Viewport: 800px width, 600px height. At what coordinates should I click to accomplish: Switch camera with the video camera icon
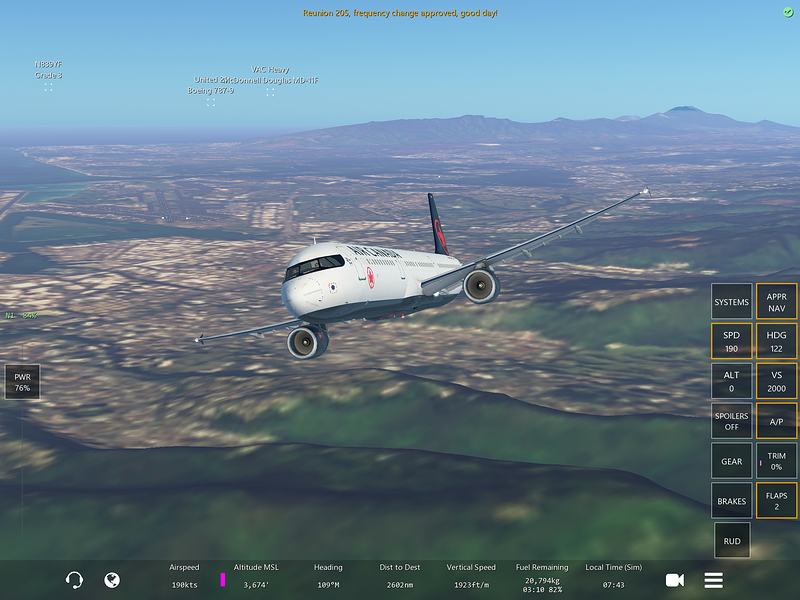coord(675,580)
